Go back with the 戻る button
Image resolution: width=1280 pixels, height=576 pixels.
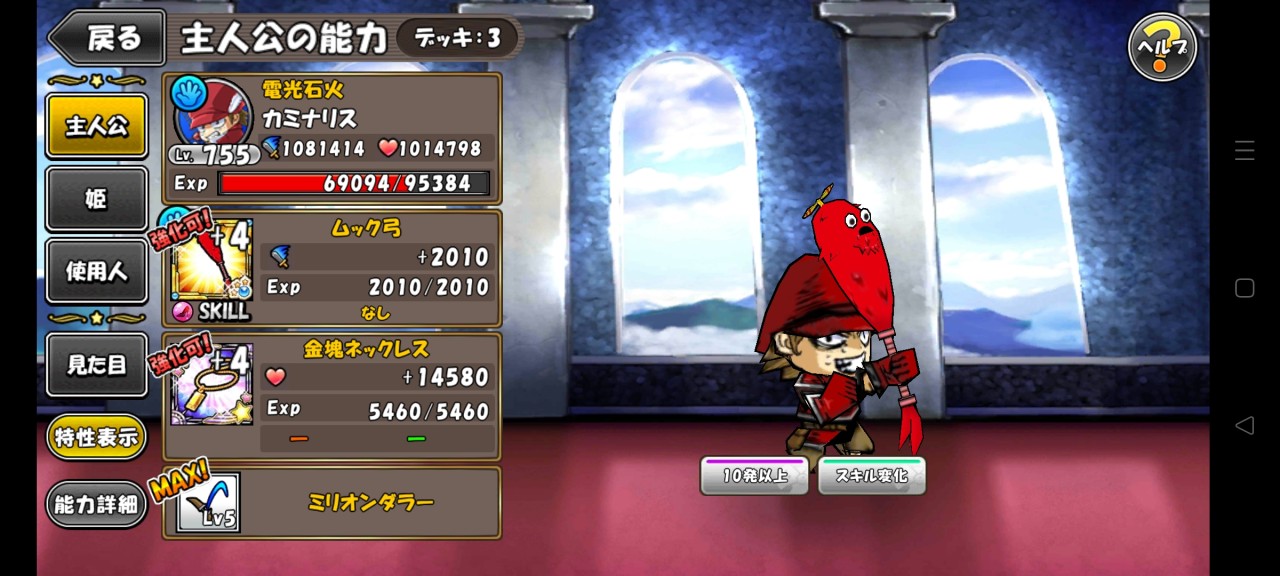click(x=108, y=39)
